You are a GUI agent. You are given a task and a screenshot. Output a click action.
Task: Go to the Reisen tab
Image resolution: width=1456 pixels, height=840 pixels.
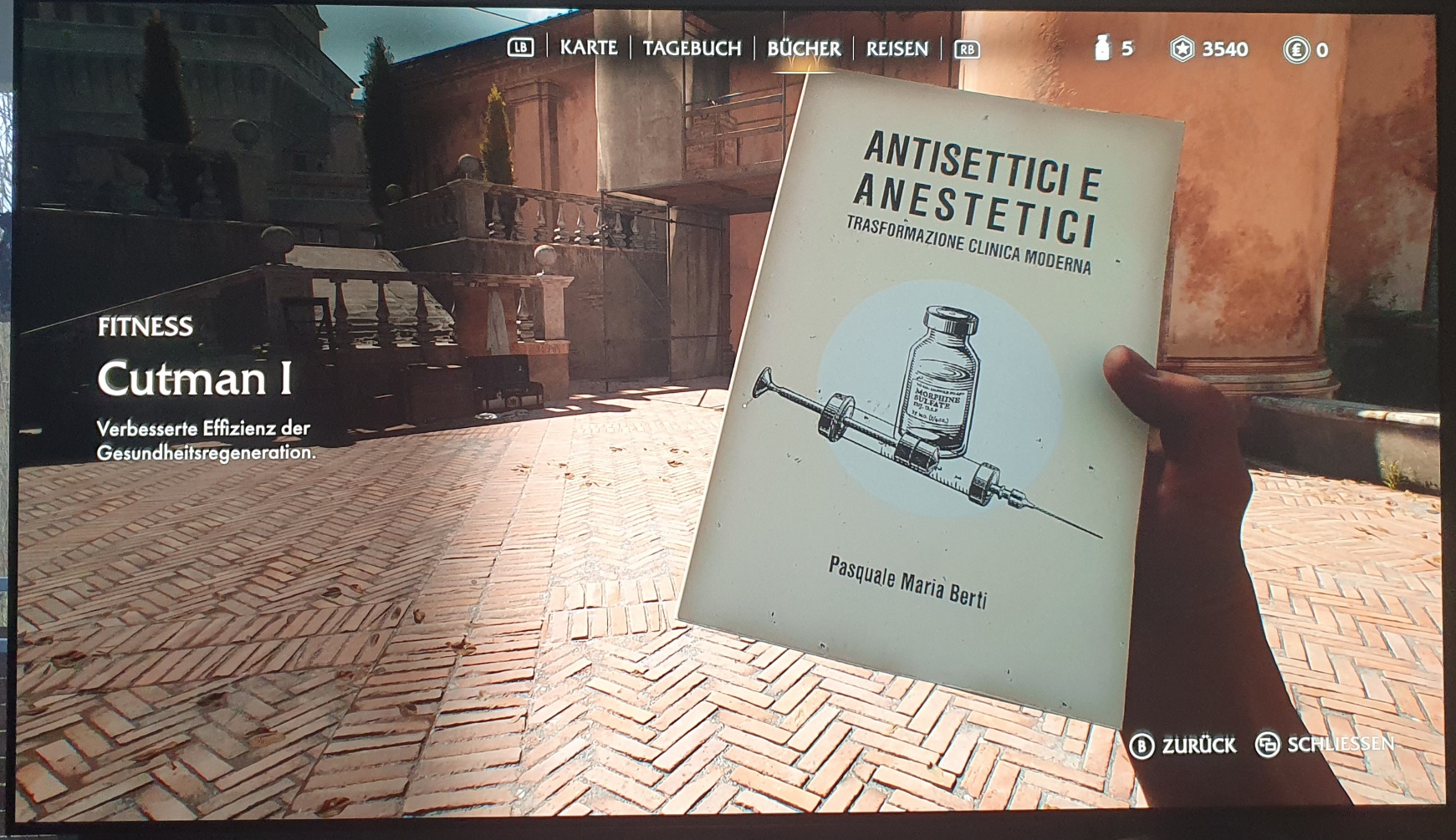pyautogui.click(x=897, y=48)
